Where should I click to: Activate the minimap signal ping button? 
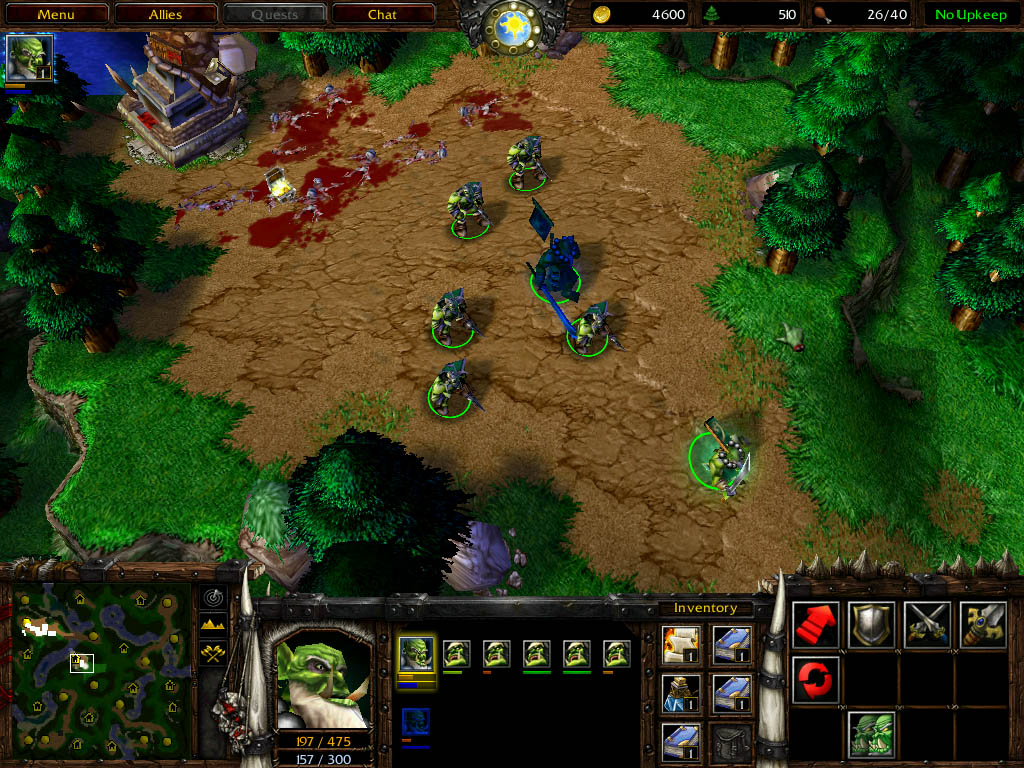click(x=214, y=598)
